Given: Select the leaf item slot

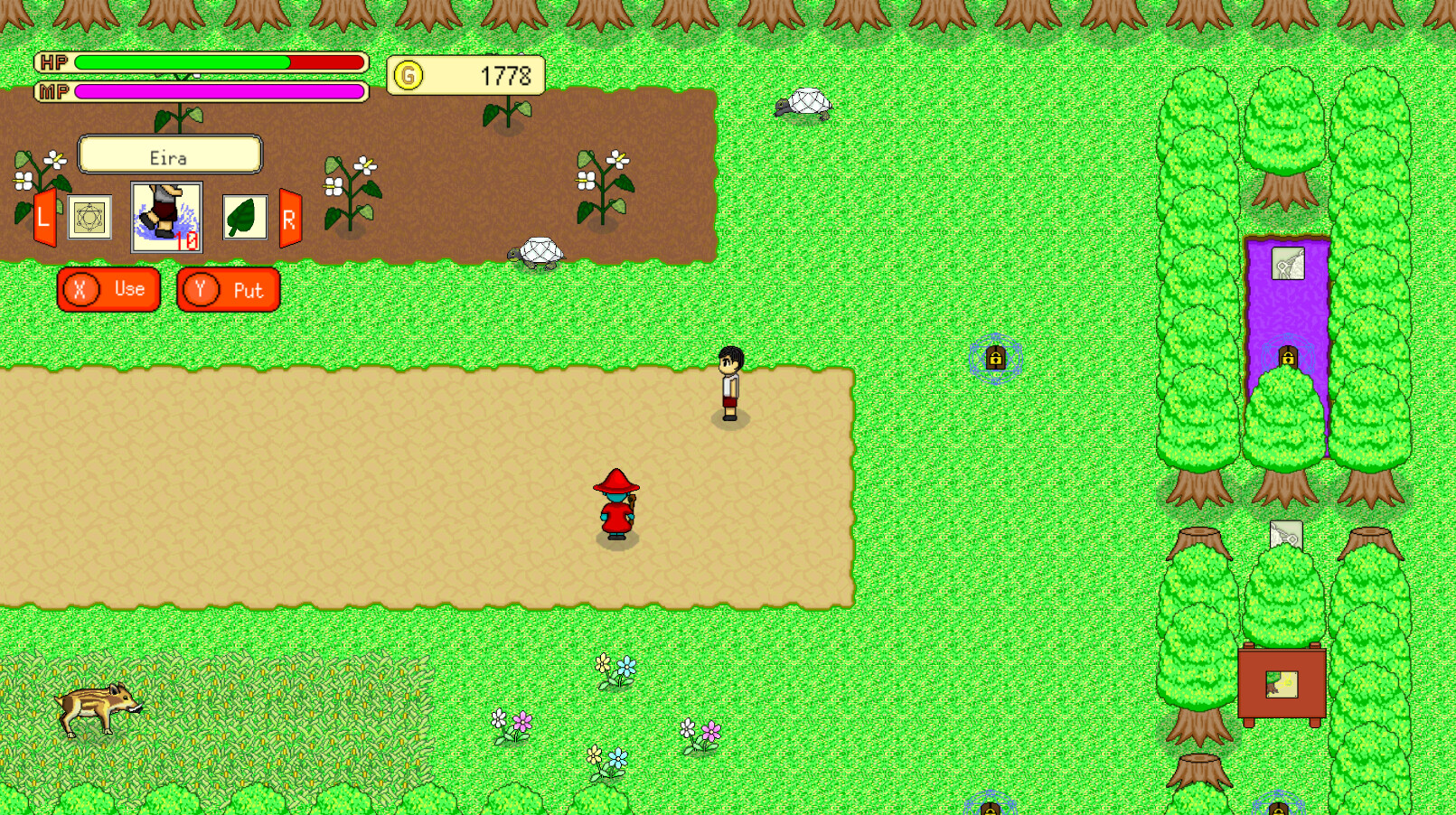Looking at the screenshot, I should (242, 217).
